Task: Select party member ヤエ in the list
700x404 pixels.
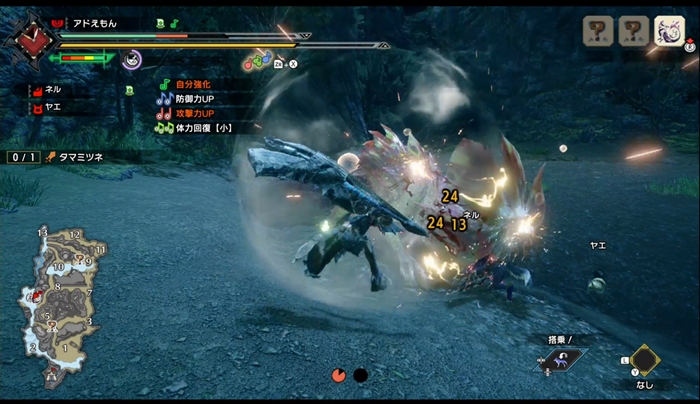Action: (x=48, y=104)
